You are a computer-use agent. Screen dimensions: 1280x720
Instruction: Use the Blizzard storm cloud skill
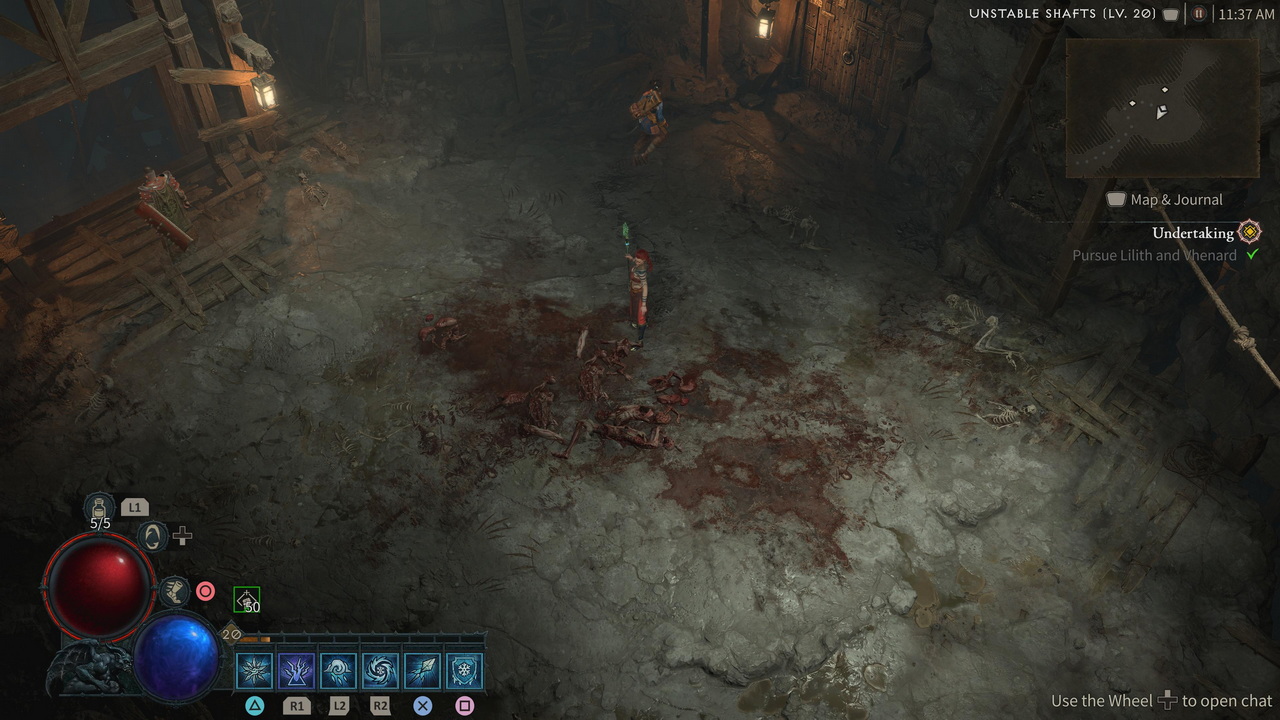[338, 671]
